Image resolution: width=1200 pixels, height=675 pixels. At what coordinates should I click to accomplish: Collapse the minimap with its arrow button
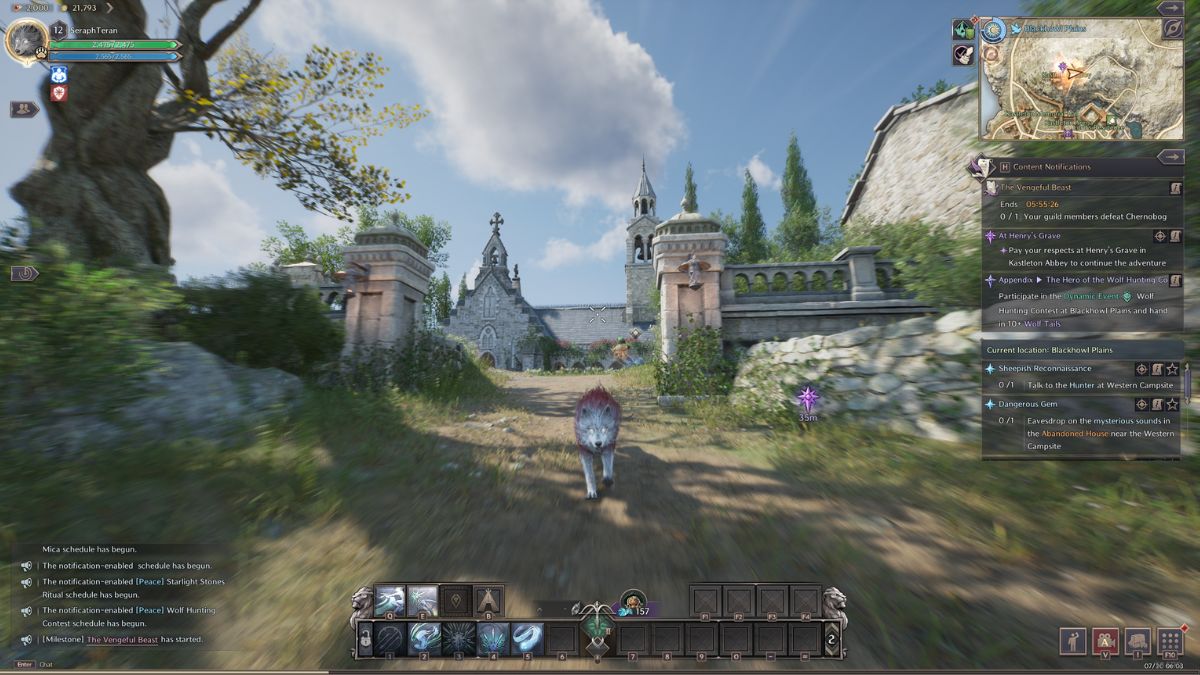[x=1170, y=8]
